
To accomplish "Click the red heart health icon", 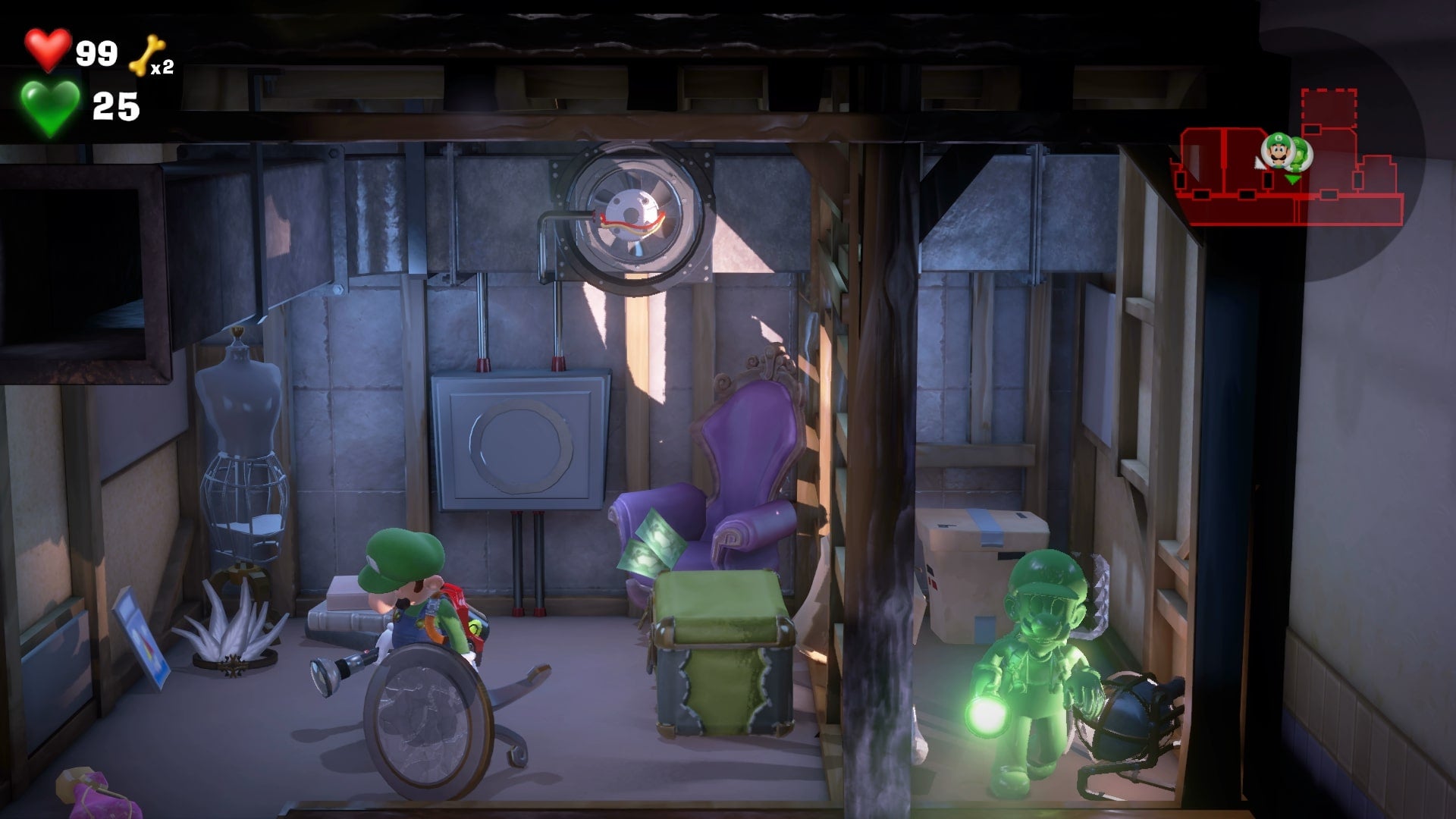I will (x=47, y=52).
